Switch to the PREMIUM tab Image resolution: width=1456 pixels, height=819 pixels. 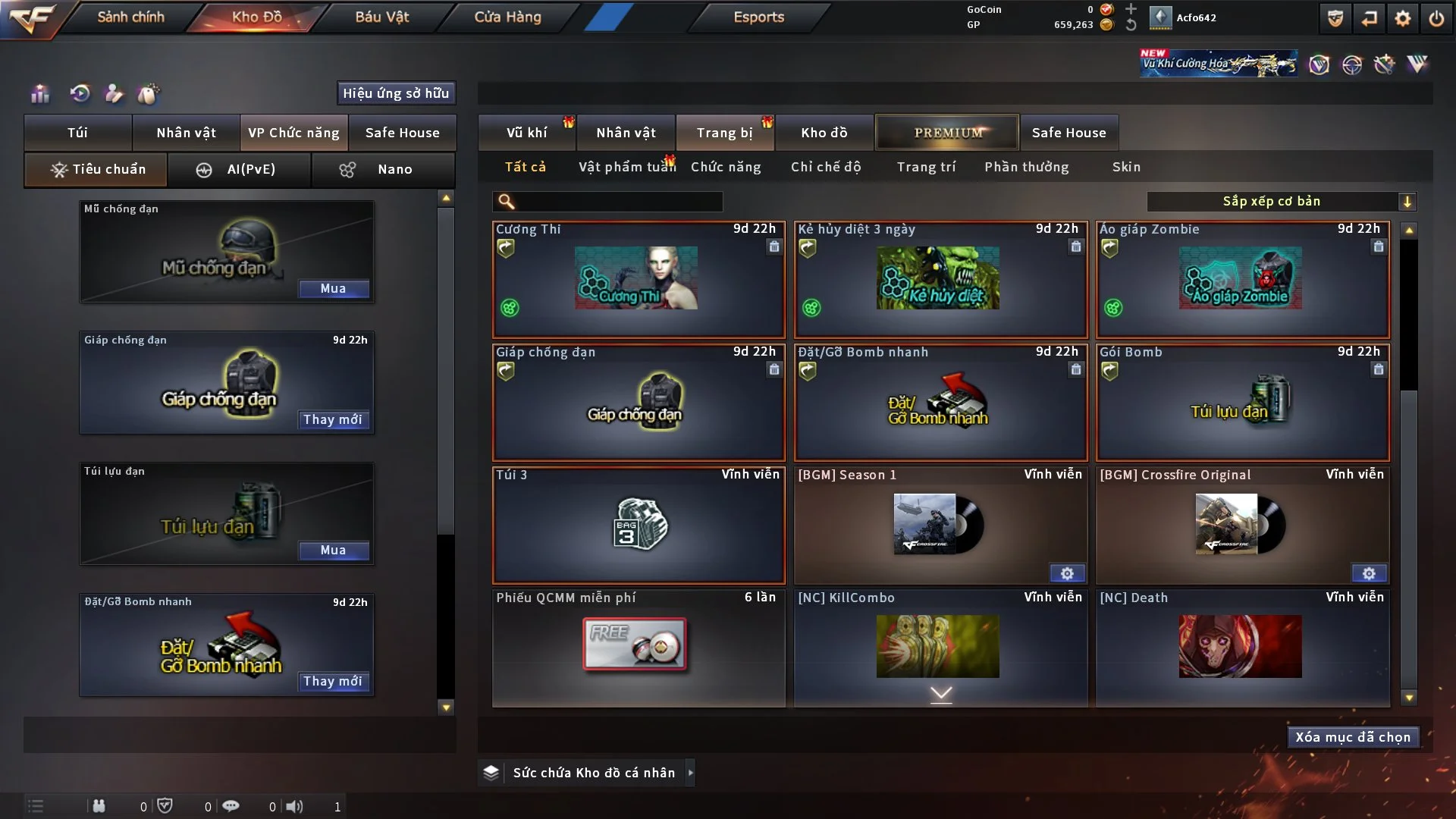947,133
